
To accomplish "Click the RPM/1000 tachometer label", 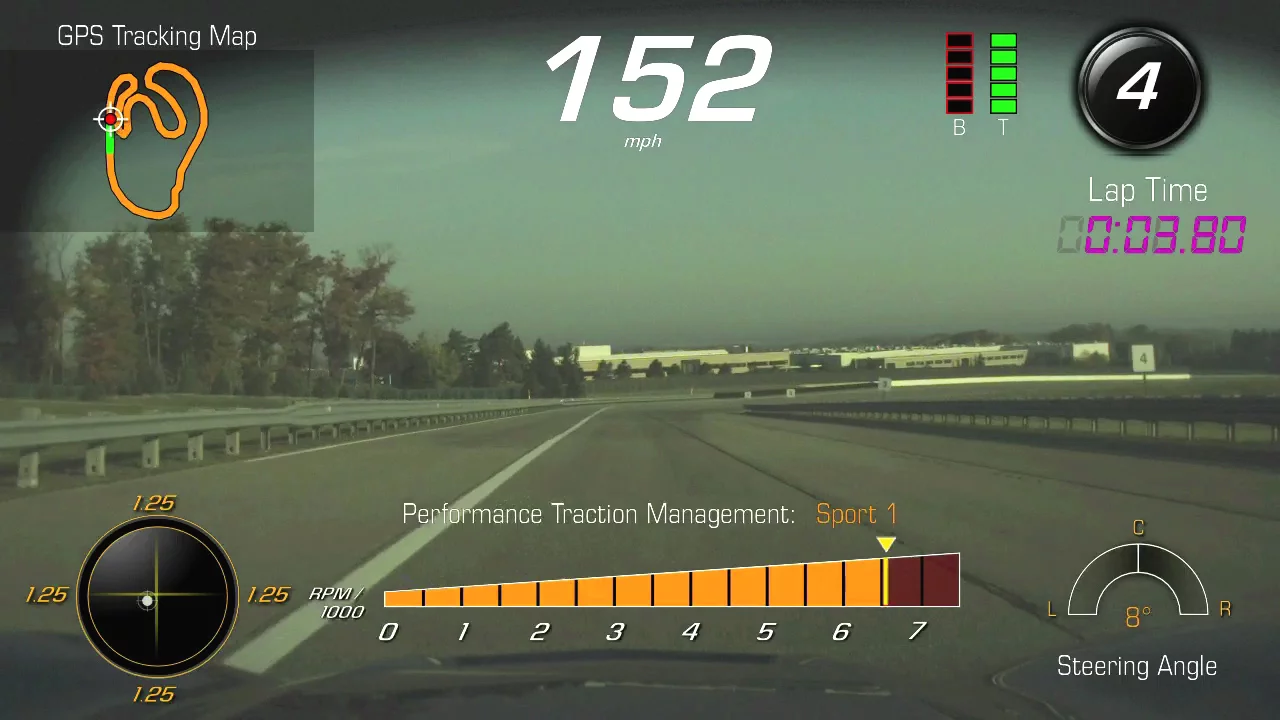I will coord(338,600).
